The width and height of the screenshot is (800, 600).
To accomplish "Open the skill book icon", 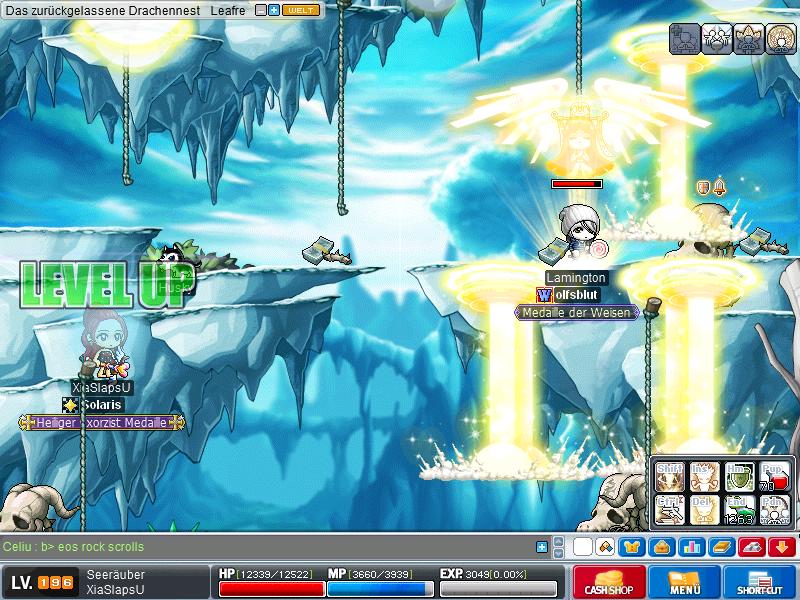I will (722, 547).
